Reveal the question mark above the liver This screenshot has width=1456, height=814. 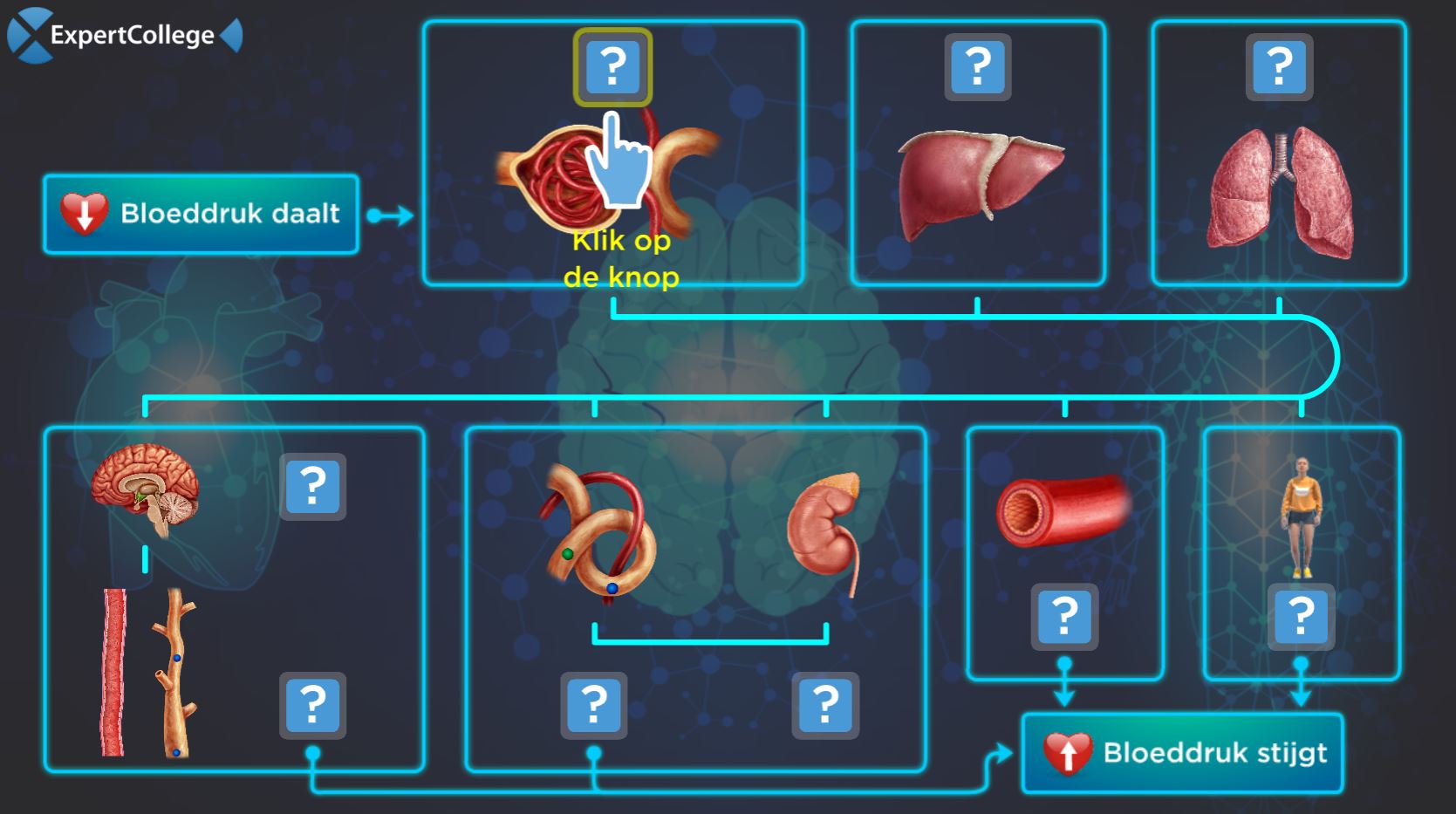pyautogui.click(x=978, y=67)
